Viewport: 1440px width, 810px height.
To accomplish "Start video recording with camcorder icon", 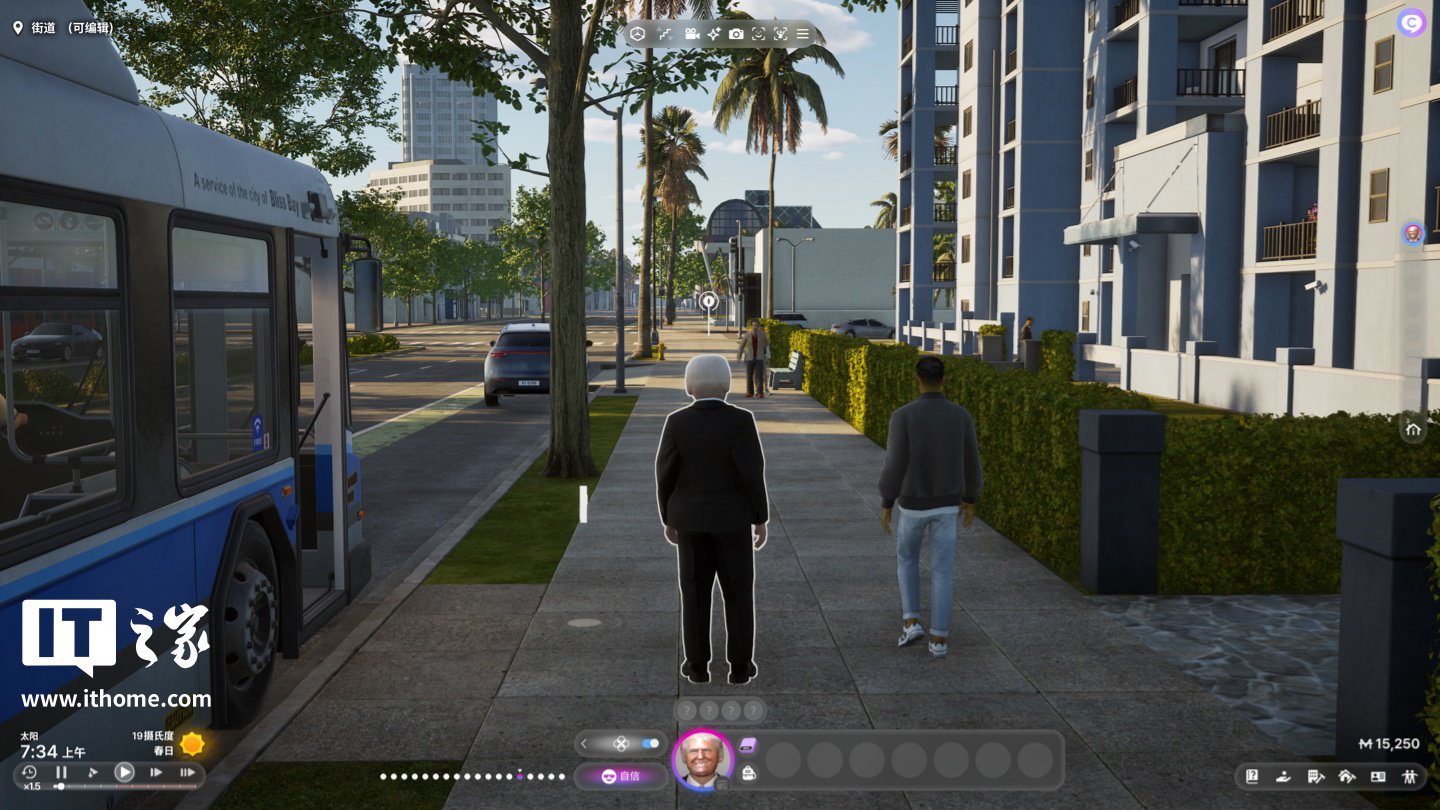I will pos(691,34).
